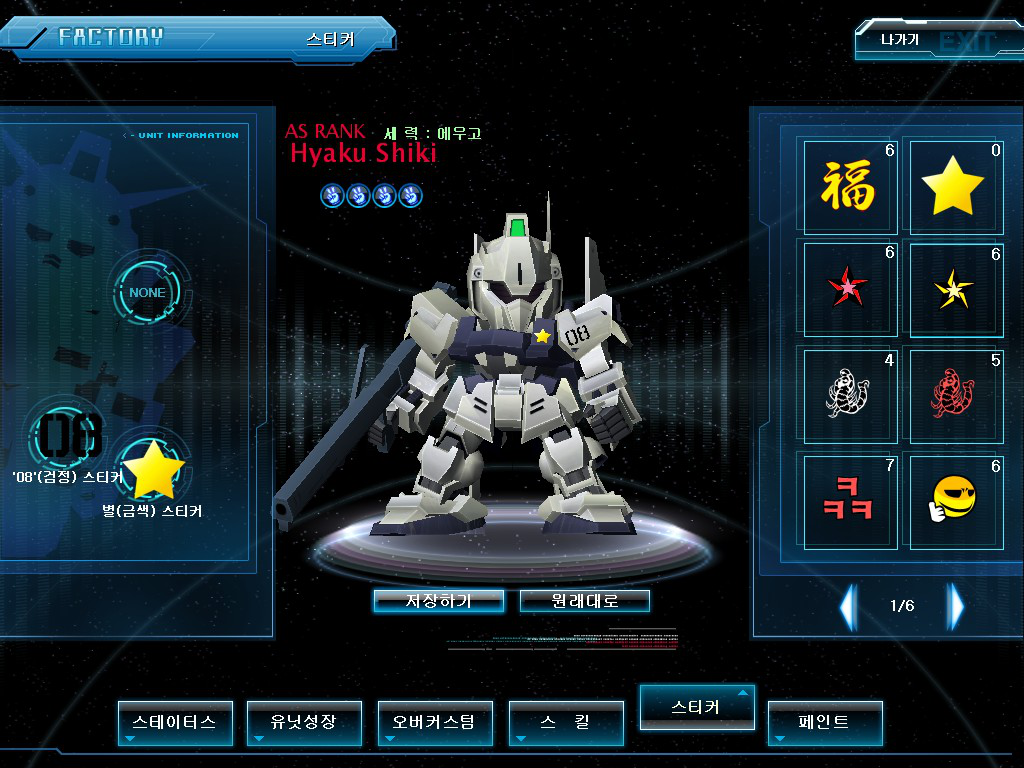
Task: Switch to the 유닛성장 tab
Action: (304, 722)
